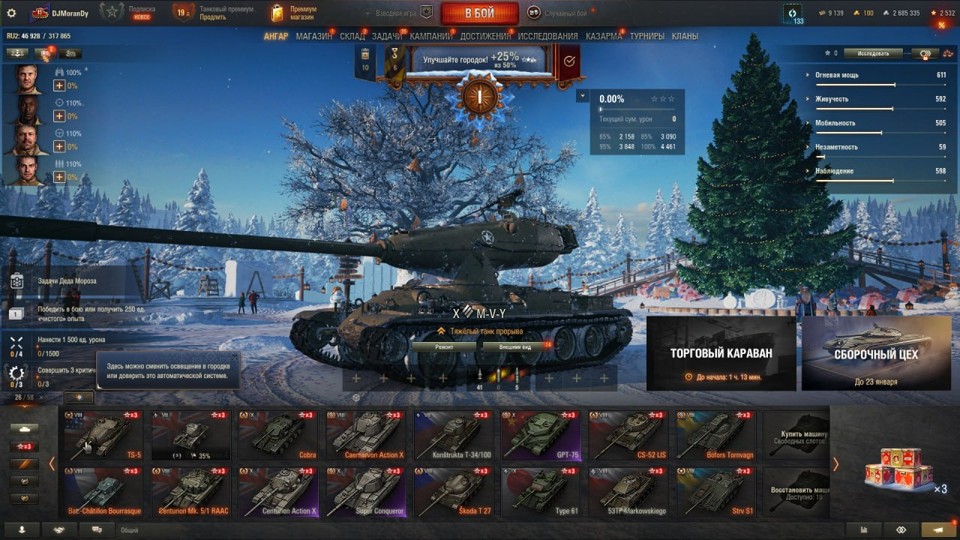Switch to the ИССЛЕДОВАНИЯ tab
This screenshot has width=960, height=540.
548,36
